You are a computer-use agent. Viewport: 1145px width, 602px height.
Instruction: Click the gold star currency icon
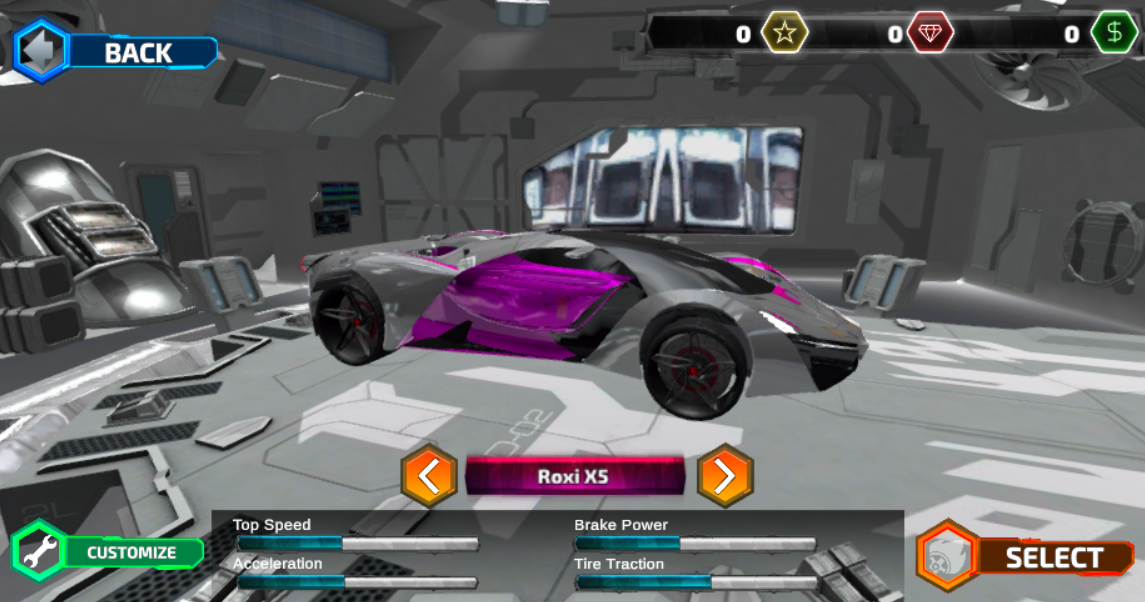(x=785, y=34)
